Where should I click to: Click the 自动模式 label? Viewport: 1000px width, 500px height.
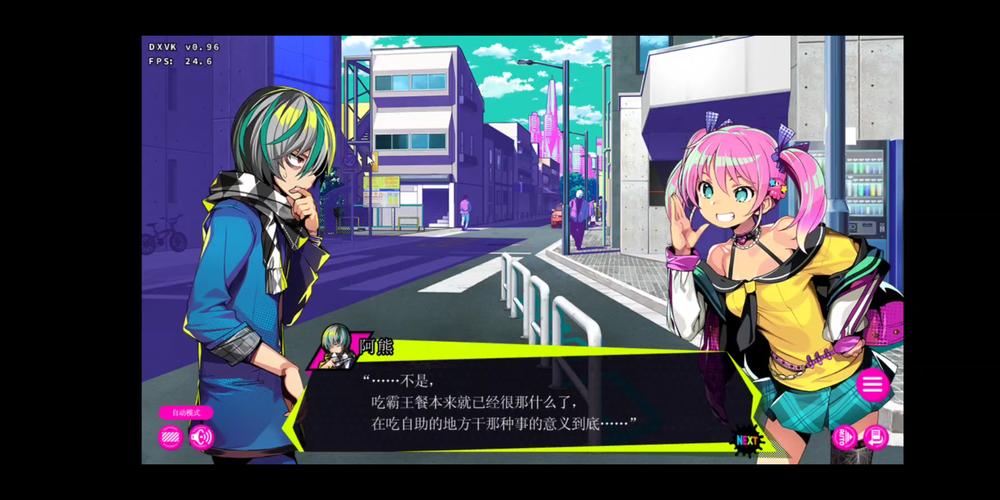(x=186, y=412)
